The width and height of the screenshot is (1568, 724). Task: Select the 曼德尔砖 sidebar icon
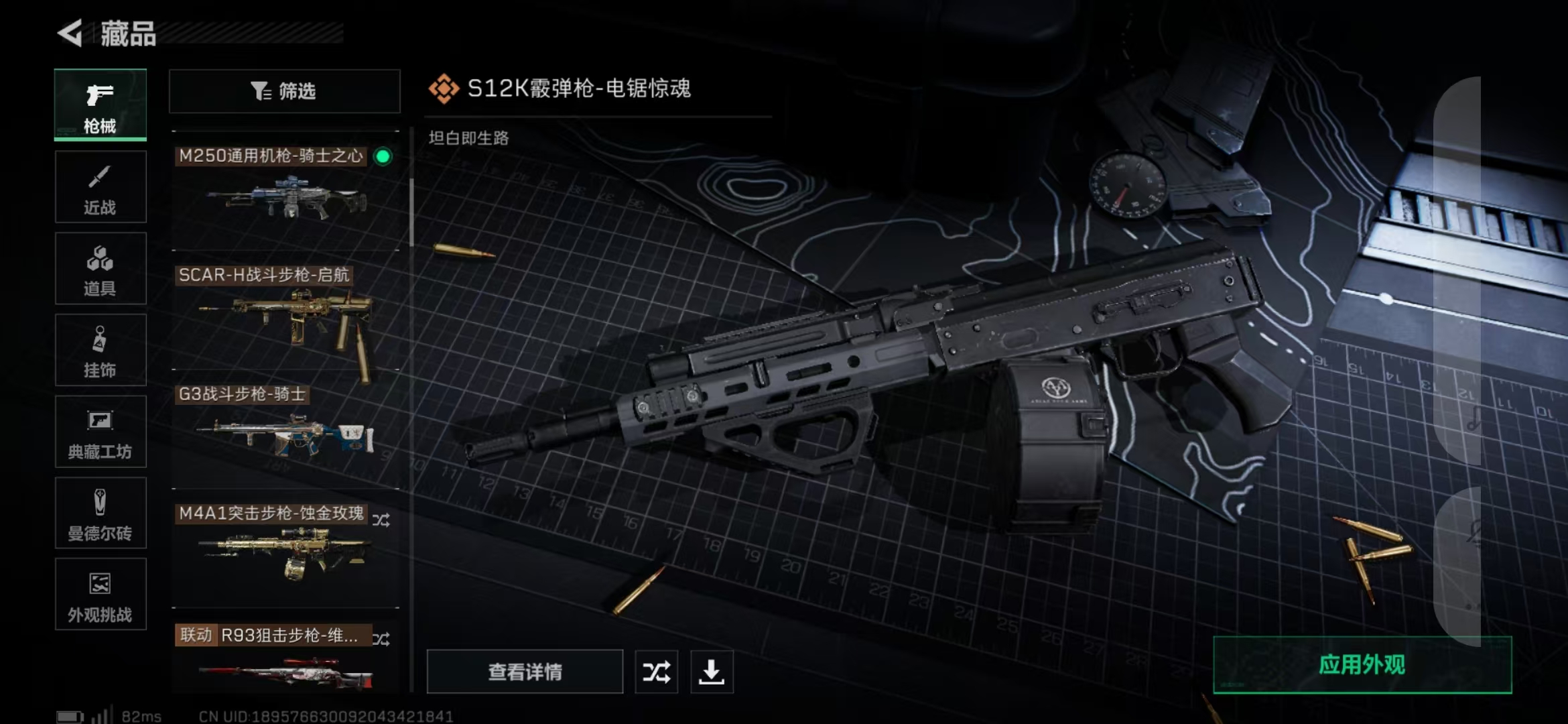100,514
